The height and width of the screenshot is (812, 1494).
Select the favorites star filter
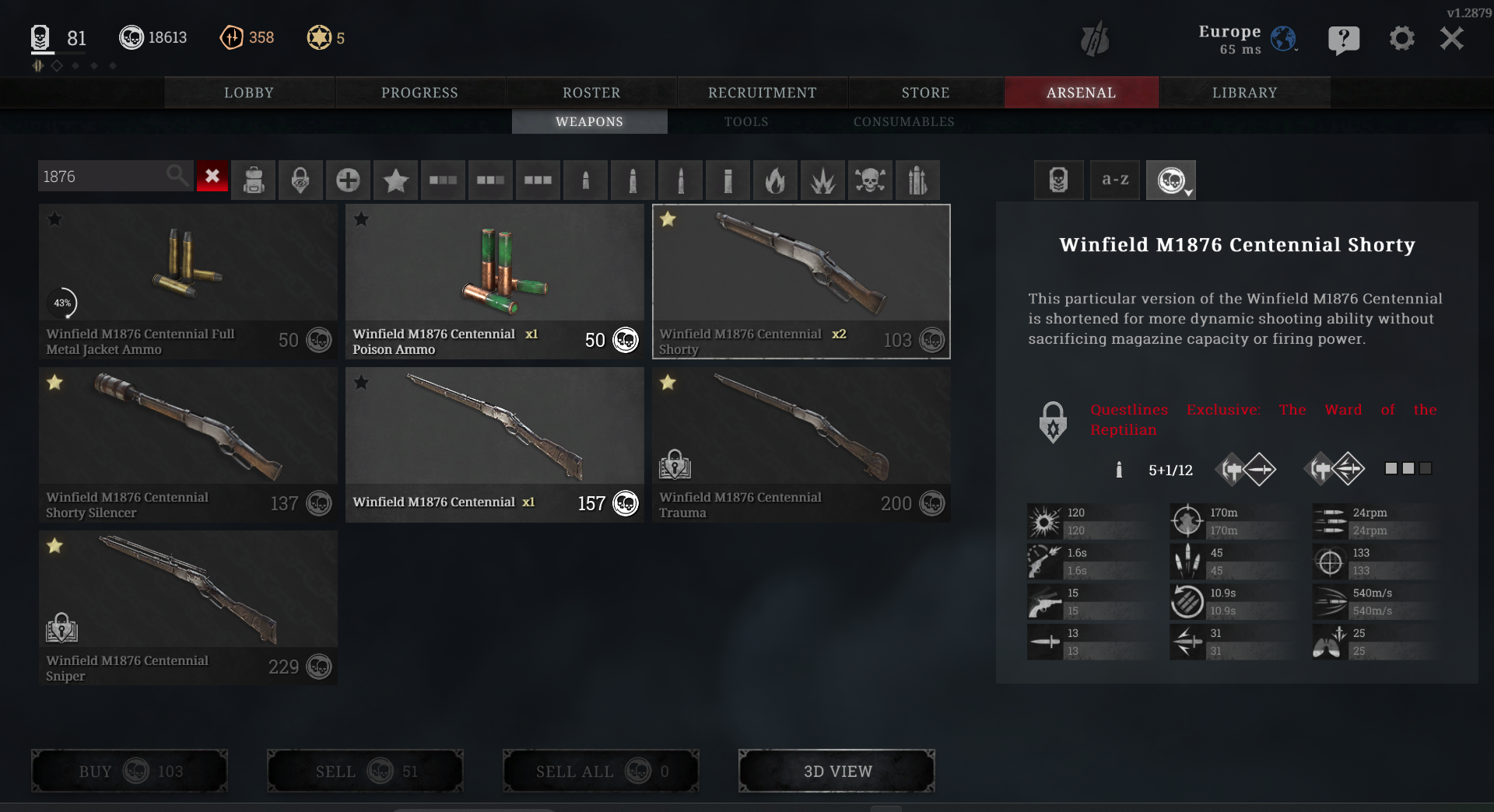click(x=395, y=180)
